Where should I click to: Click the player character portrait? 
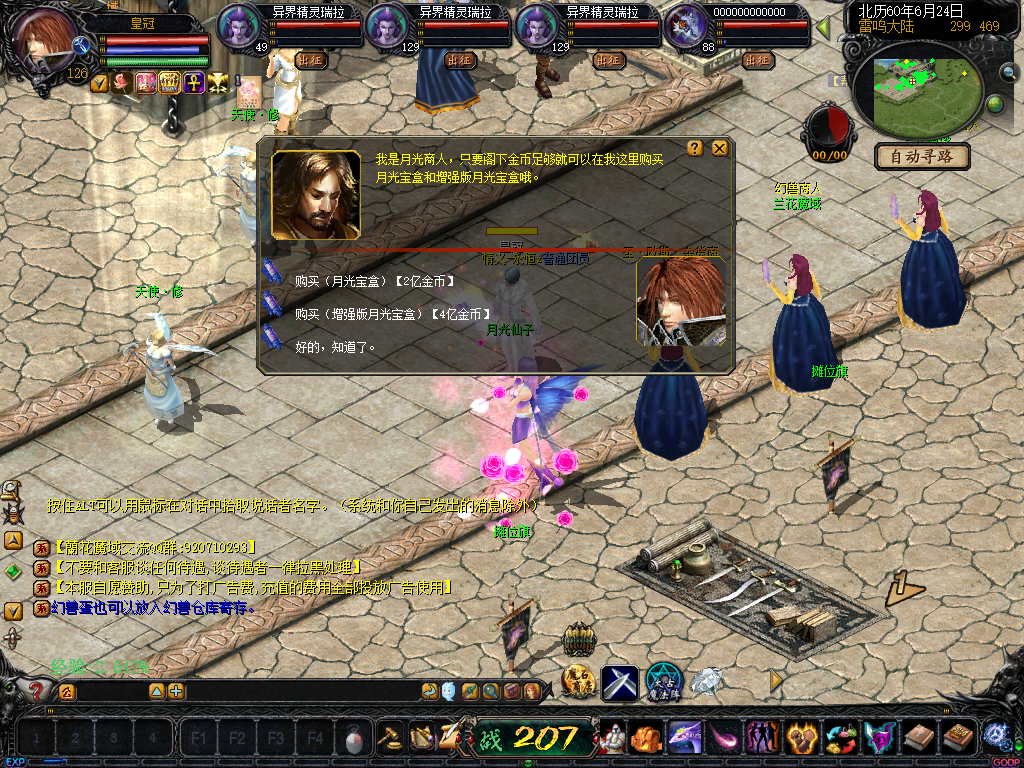pos(45,38)
